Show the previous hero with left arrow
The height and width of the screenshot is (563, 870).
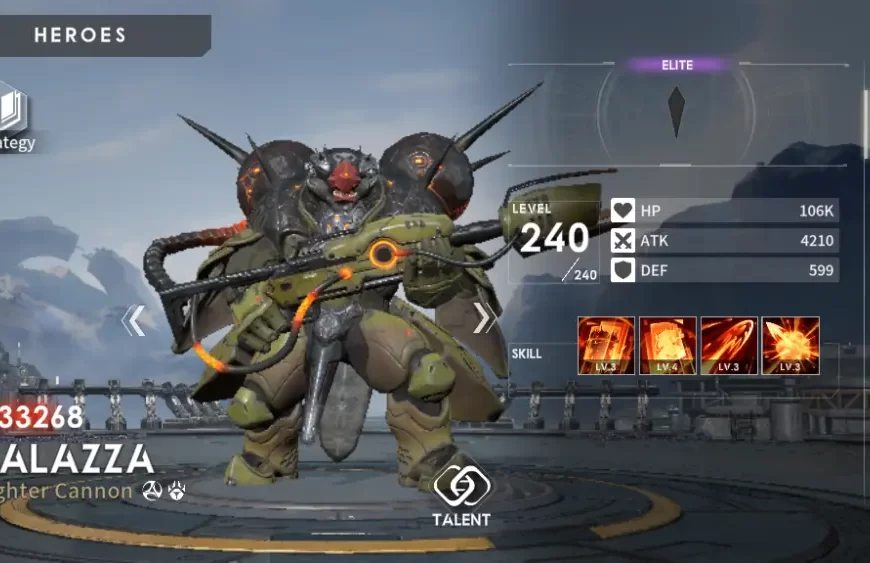[x=134, y=320]
